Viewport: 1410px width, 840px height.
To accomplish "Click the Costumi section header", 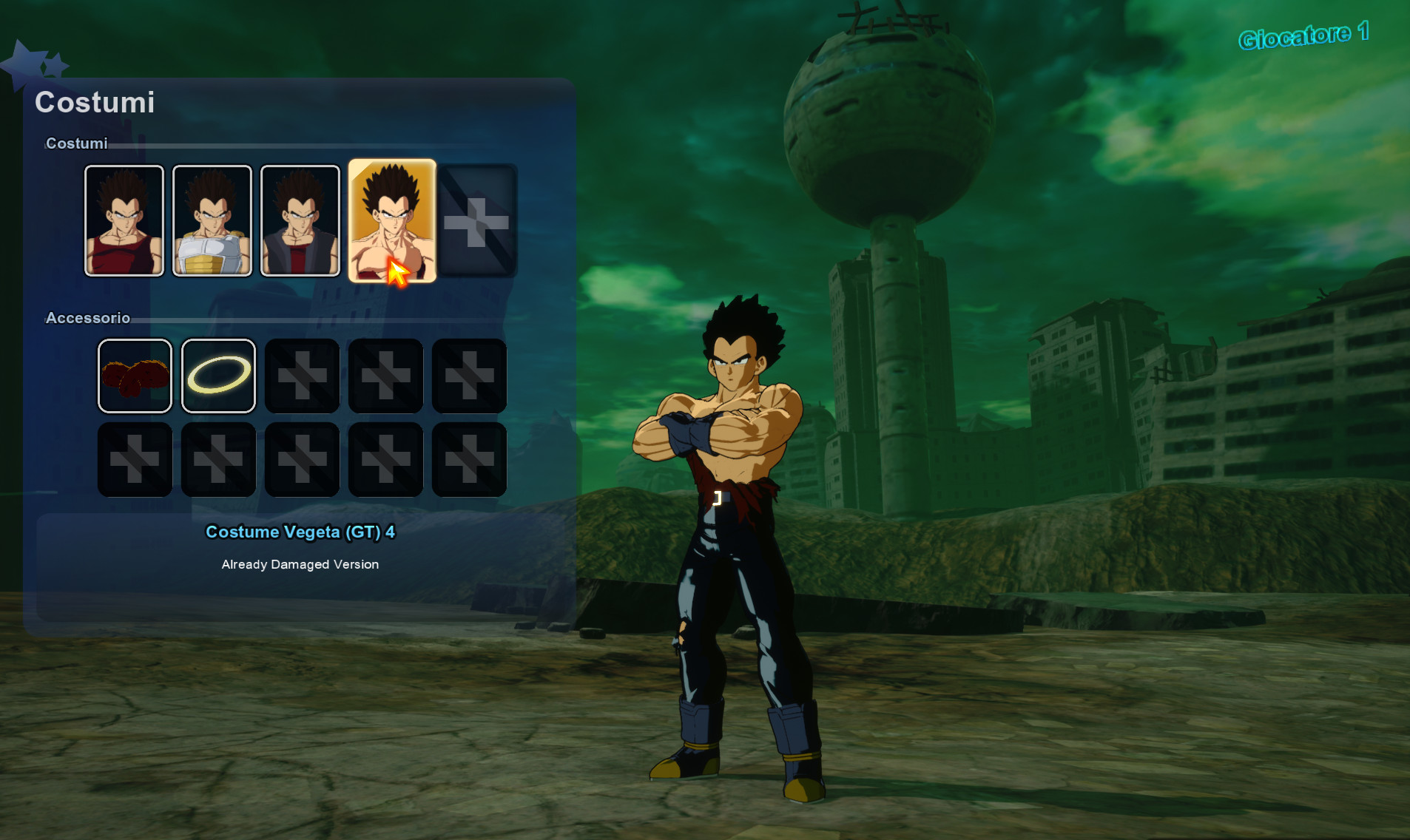I will [x=76, y=143].
